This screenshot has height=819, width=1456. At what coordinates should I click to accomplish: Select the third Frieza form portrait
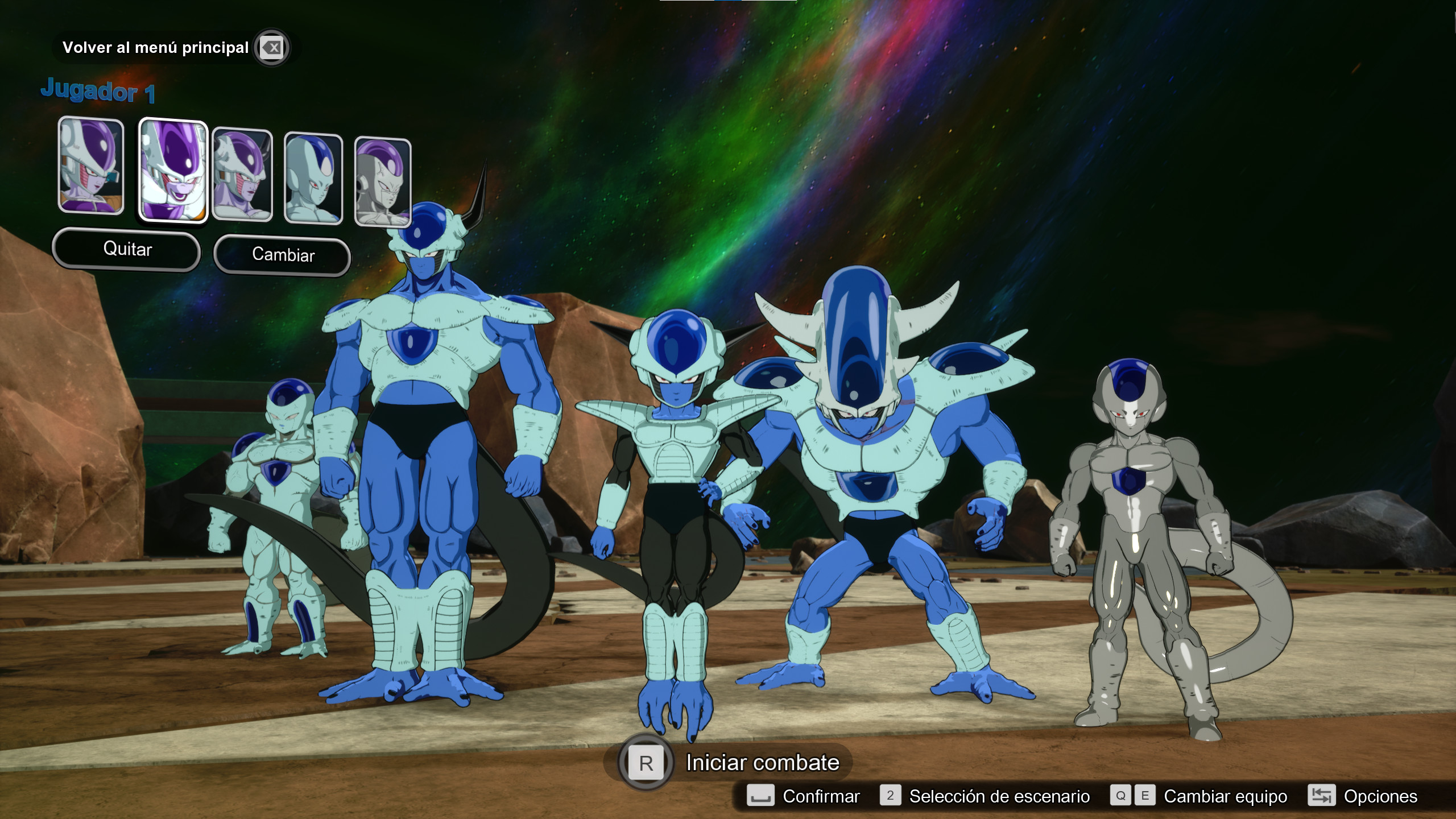tap(242, 173)
